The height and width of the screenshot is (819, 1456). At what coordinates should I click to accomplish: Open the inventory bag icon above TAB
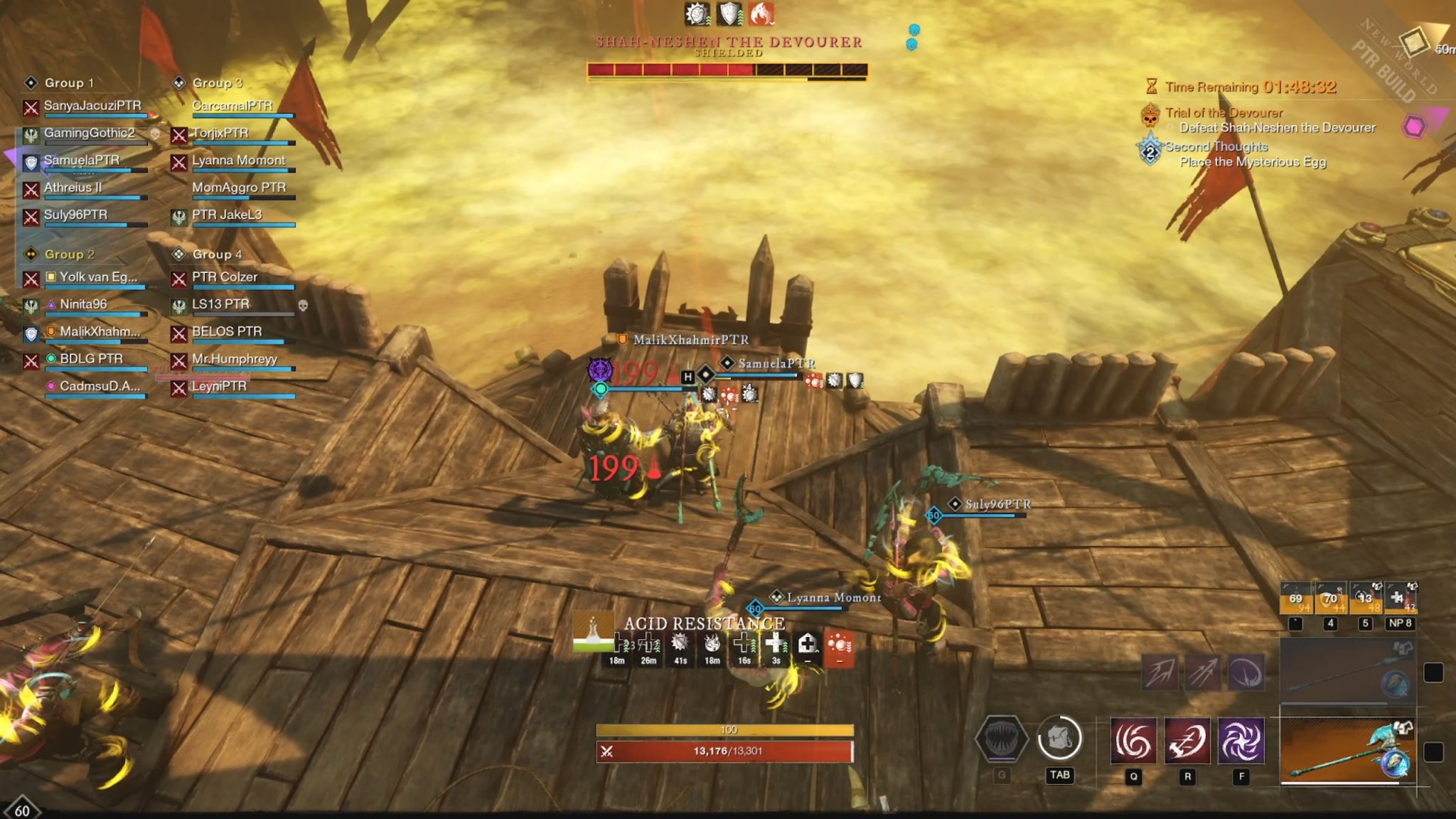coord(1059,738)
